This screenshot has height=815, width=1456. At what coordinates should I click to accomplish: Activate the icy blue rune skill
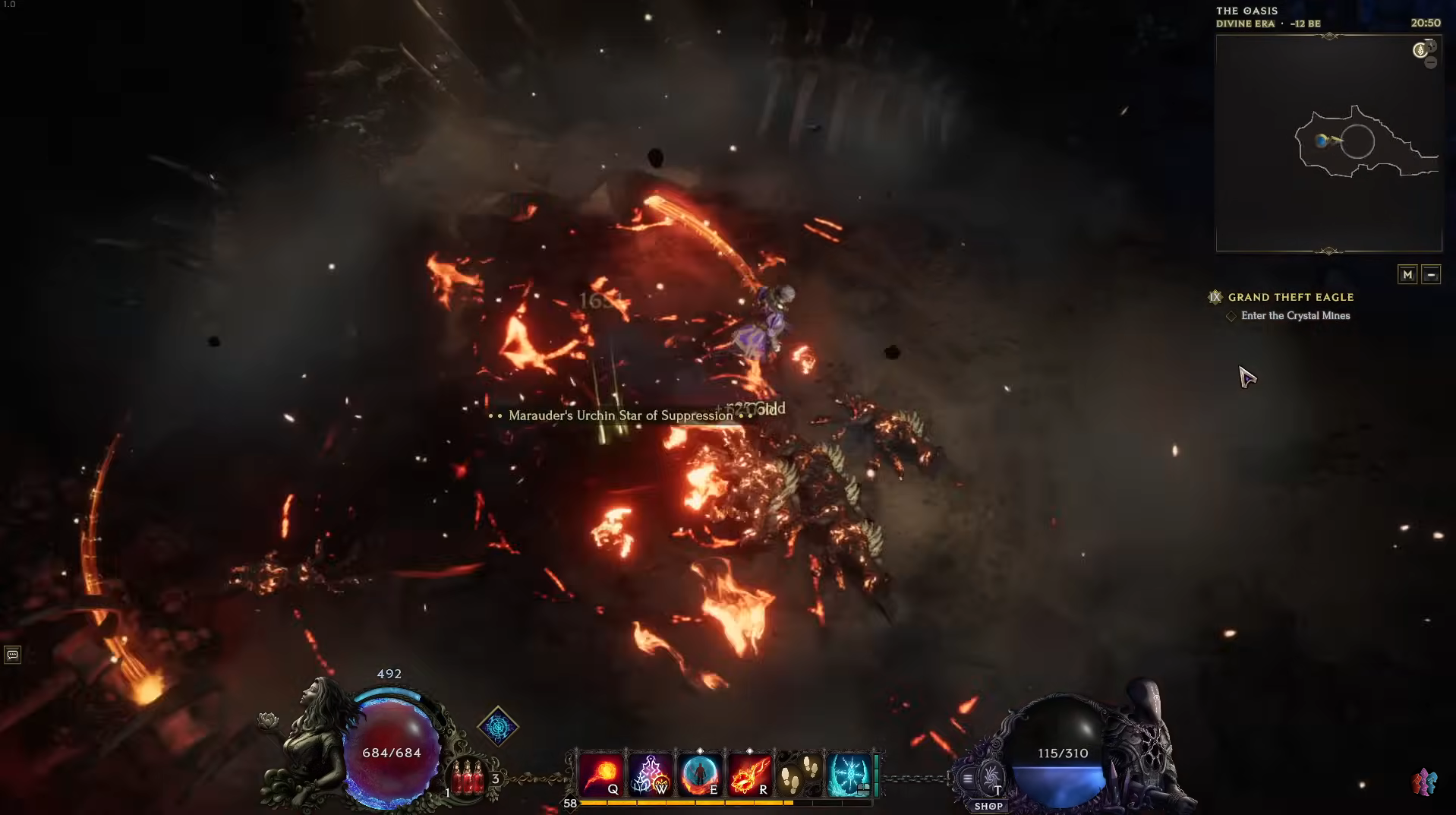(849, 775)
